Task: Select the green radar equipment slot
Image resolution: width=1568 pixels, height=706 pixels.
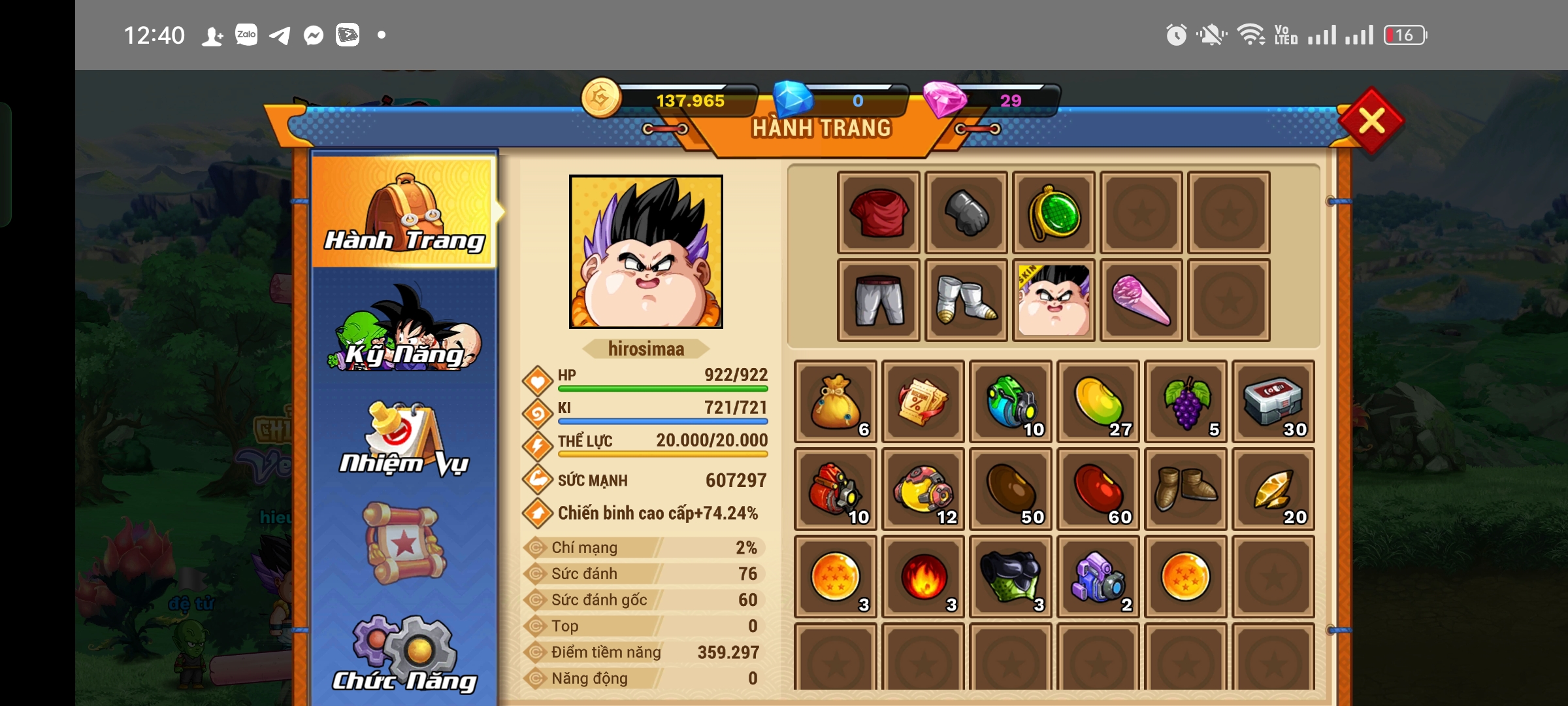Action: point(1054,212)
